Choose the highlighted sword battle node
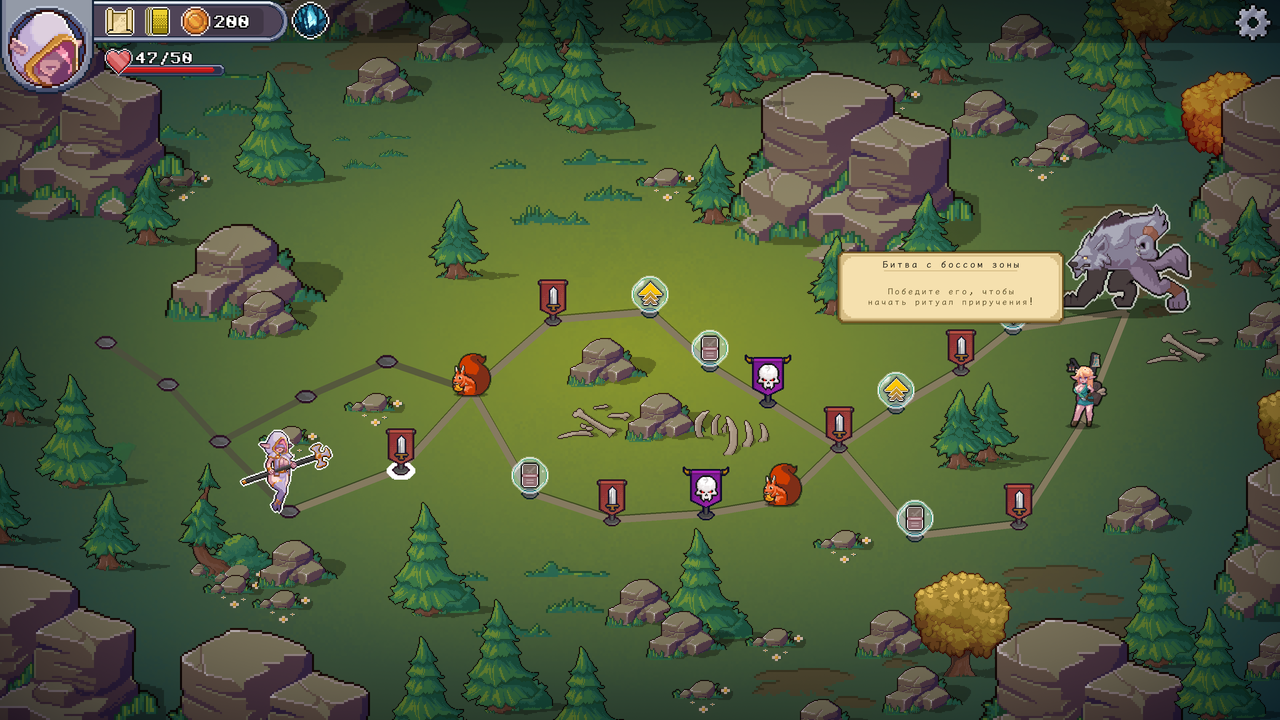Screen dimensions: 1280x720 coord(401,450)
